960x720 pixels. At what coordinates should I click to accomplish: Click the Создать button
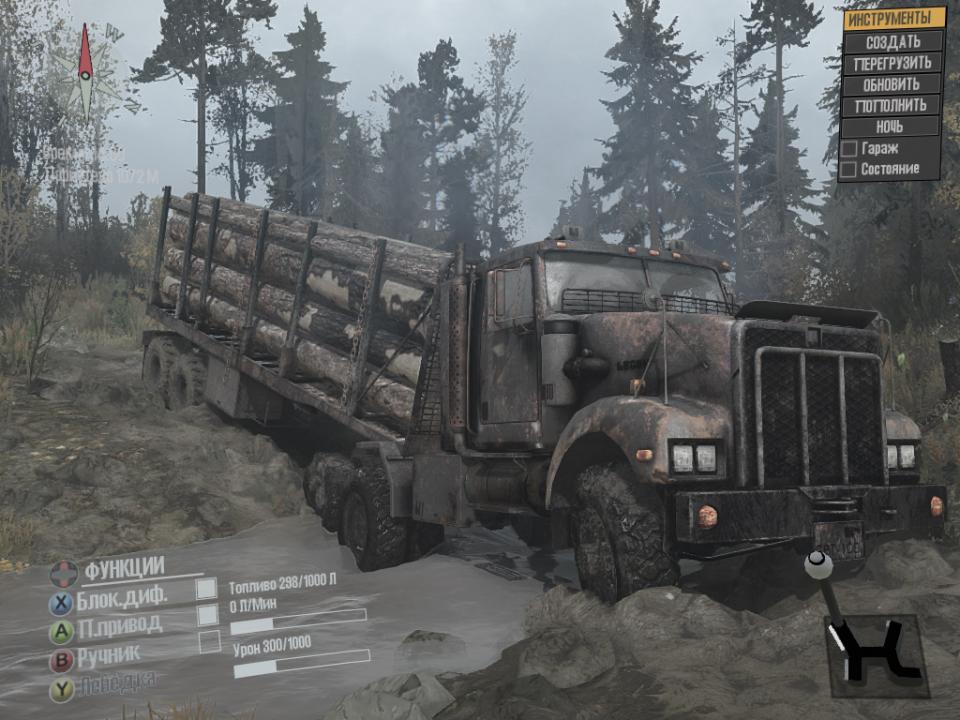(x=893, y=41)
